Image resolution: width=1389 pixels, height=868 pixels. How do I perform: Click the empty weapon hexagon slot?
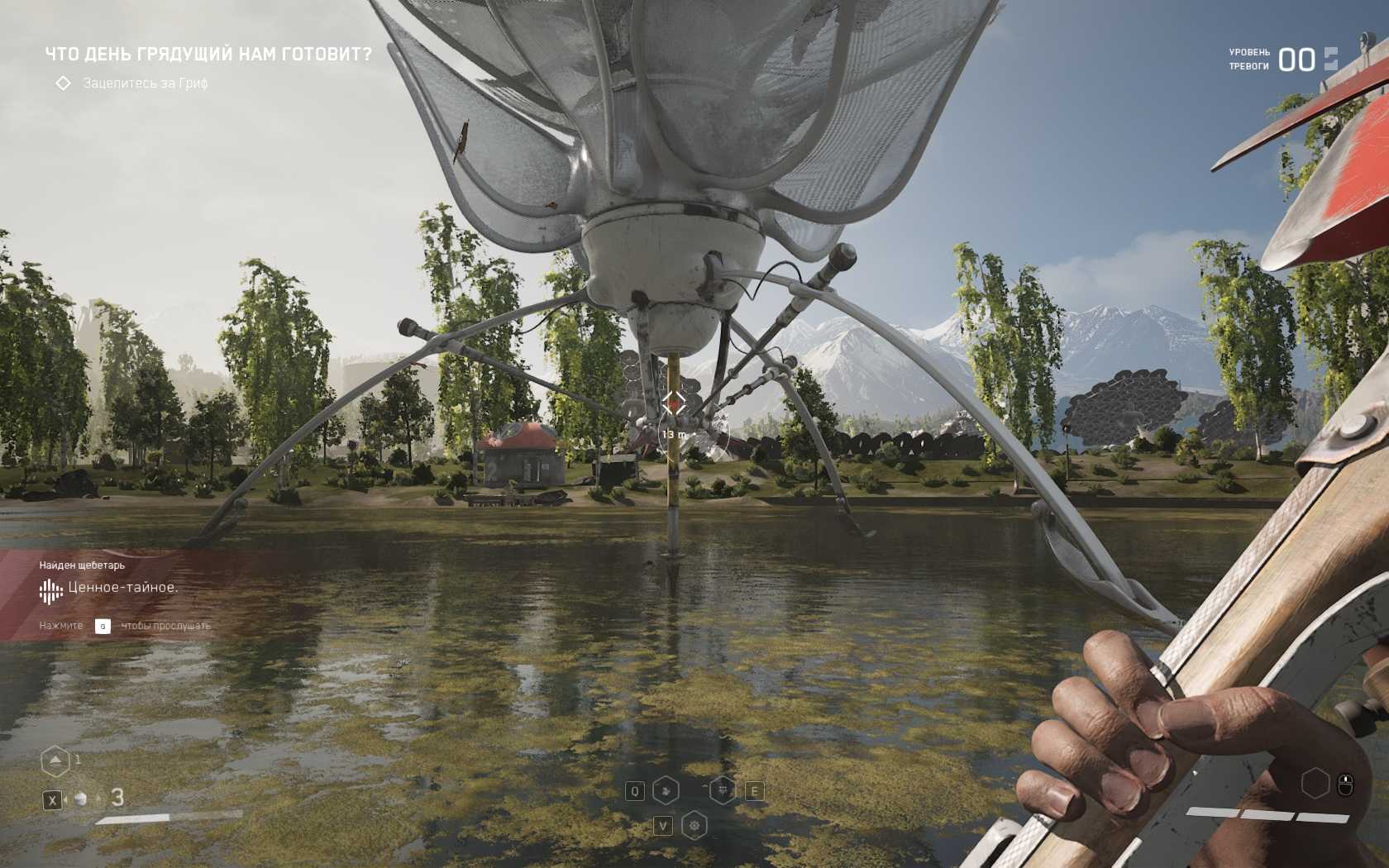(x=1315, y=783)
